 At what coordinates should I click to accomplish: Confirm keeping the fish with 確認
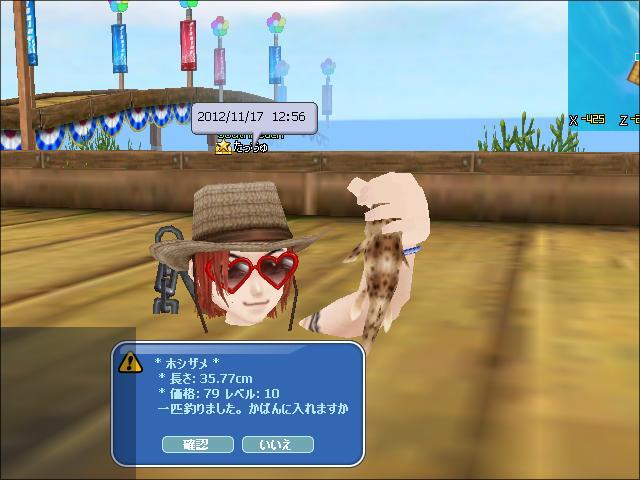pyautogui.click(x=196, y=444)
